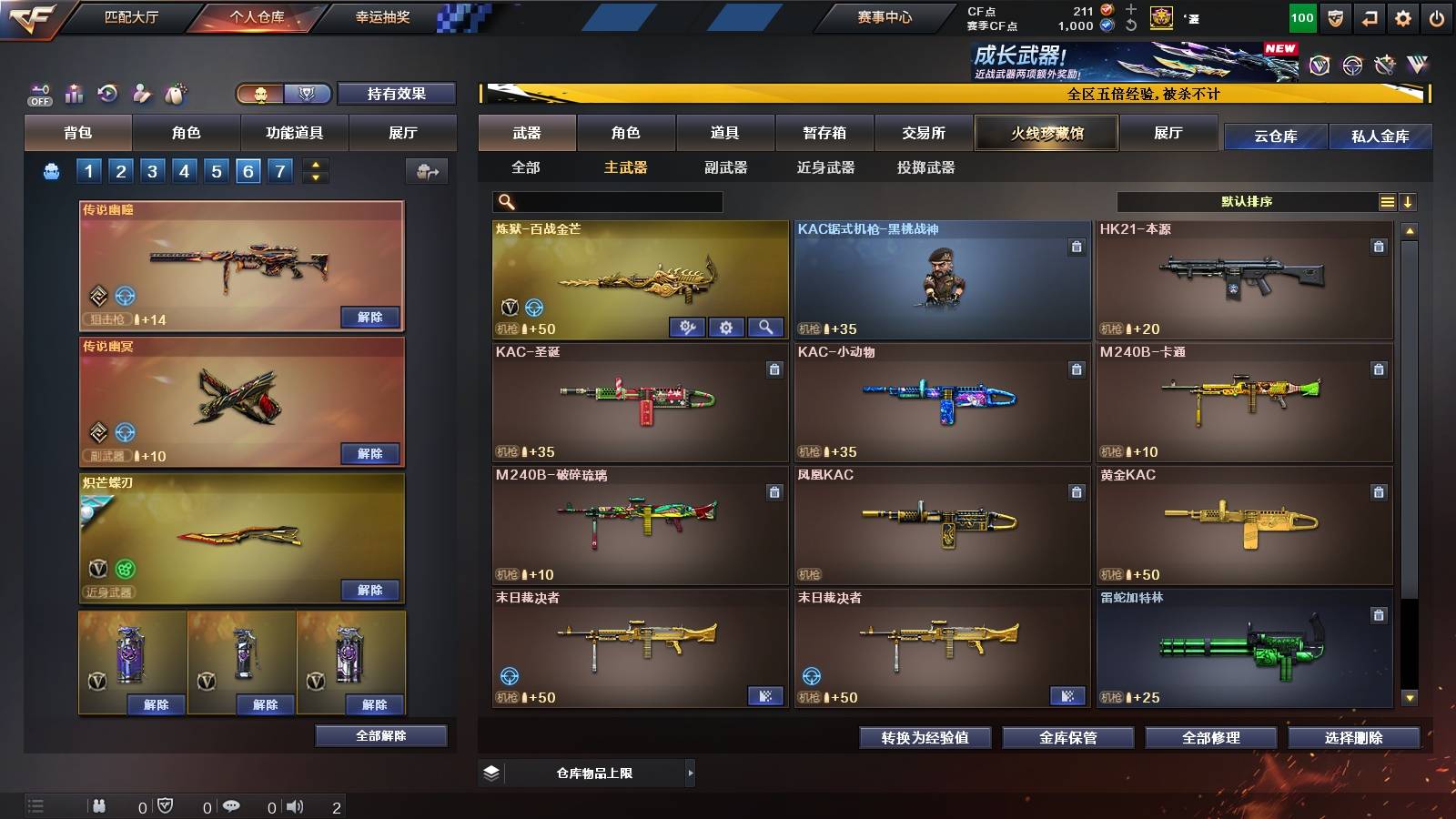Click the descending sort arrow beside 默认排序
1456x819 pixels.
pyautogui.click(x=1408, y=201)
